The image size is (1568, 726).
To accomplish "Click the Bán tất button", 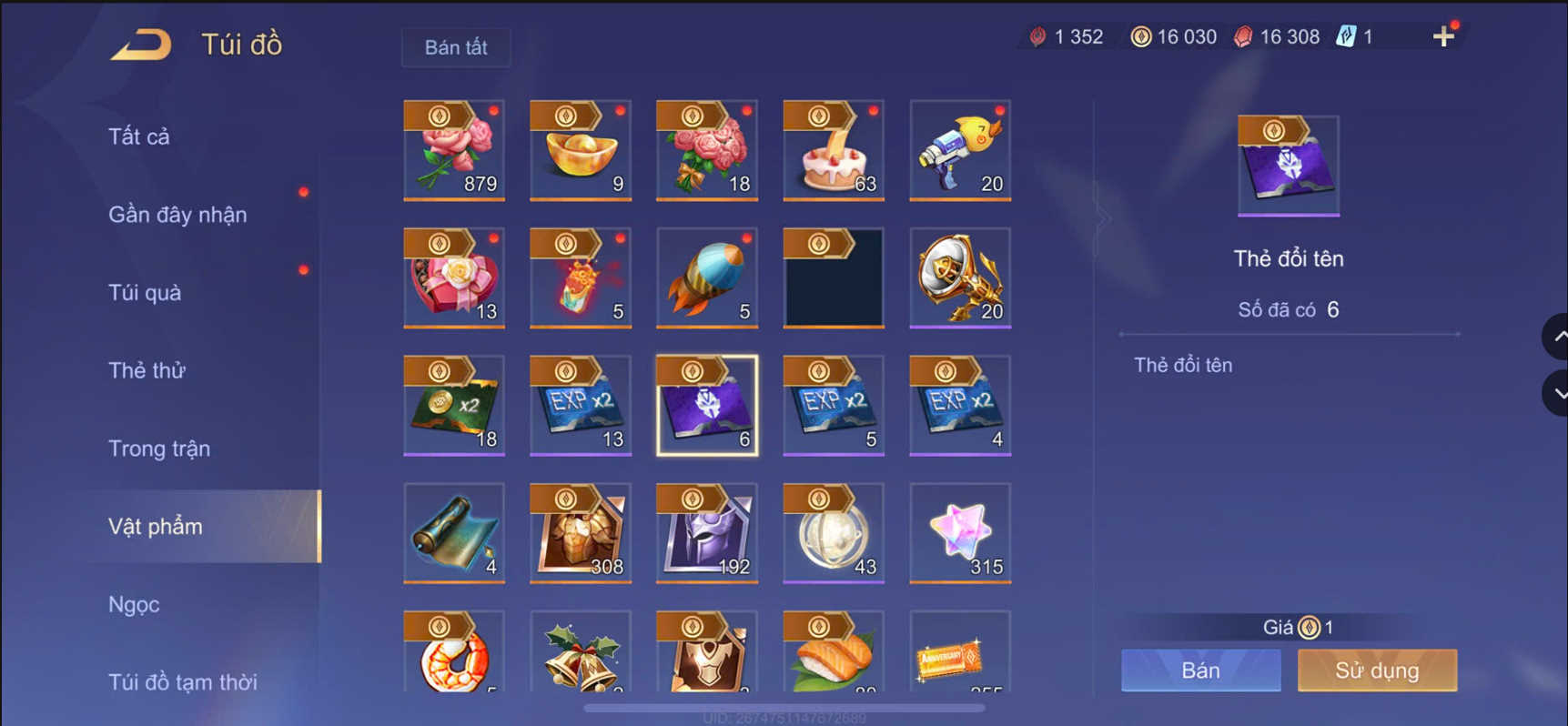I will (x=456, y=47).
